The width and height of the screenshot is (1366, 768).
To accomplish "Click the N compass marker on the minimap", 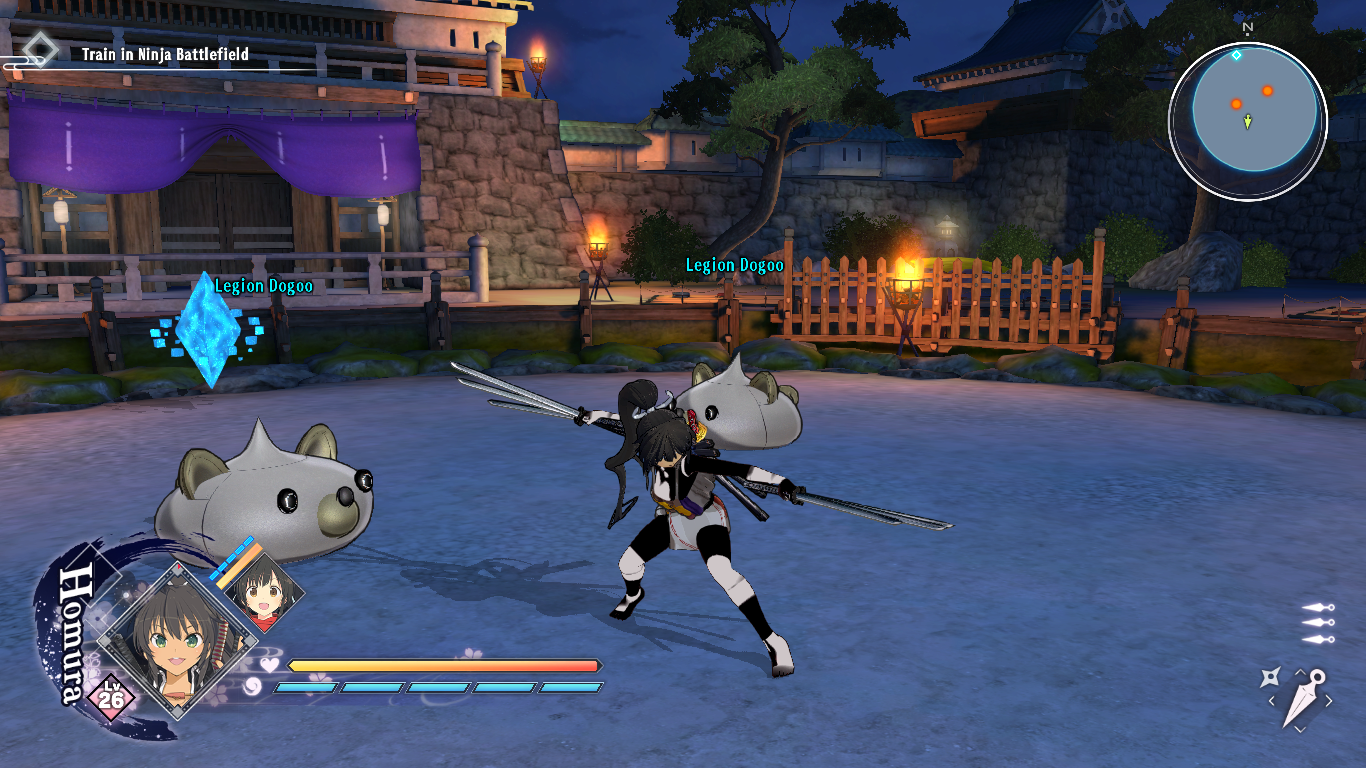I will (1248, 28).
